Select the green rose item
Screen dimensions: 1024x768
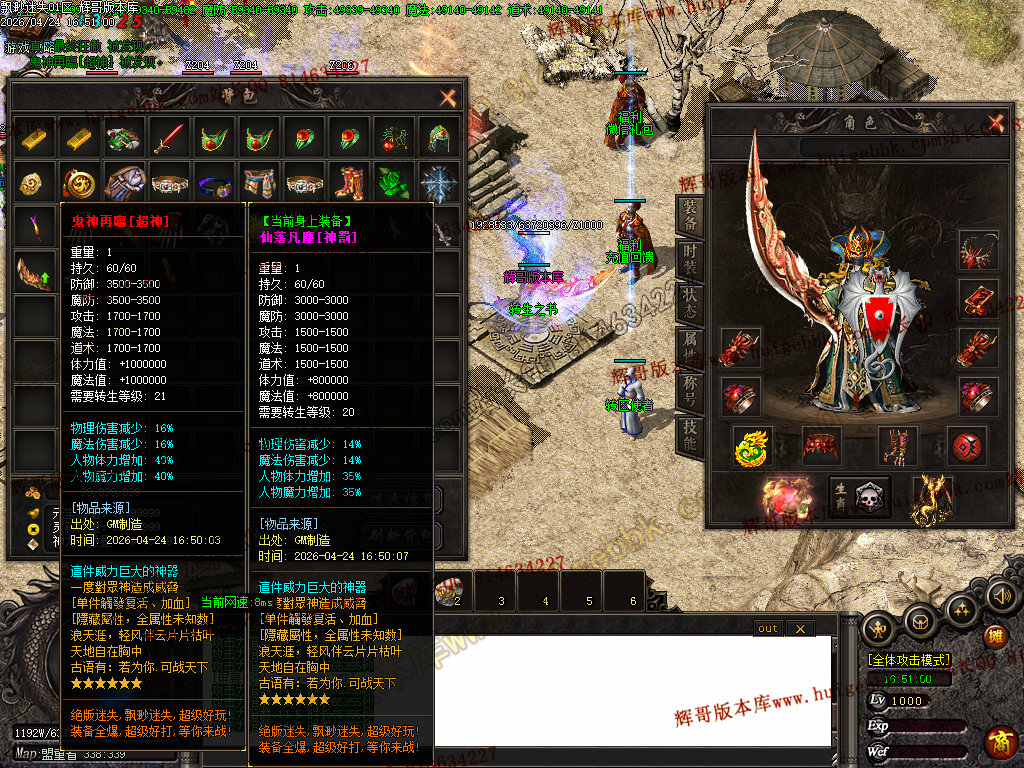[393, 184]
